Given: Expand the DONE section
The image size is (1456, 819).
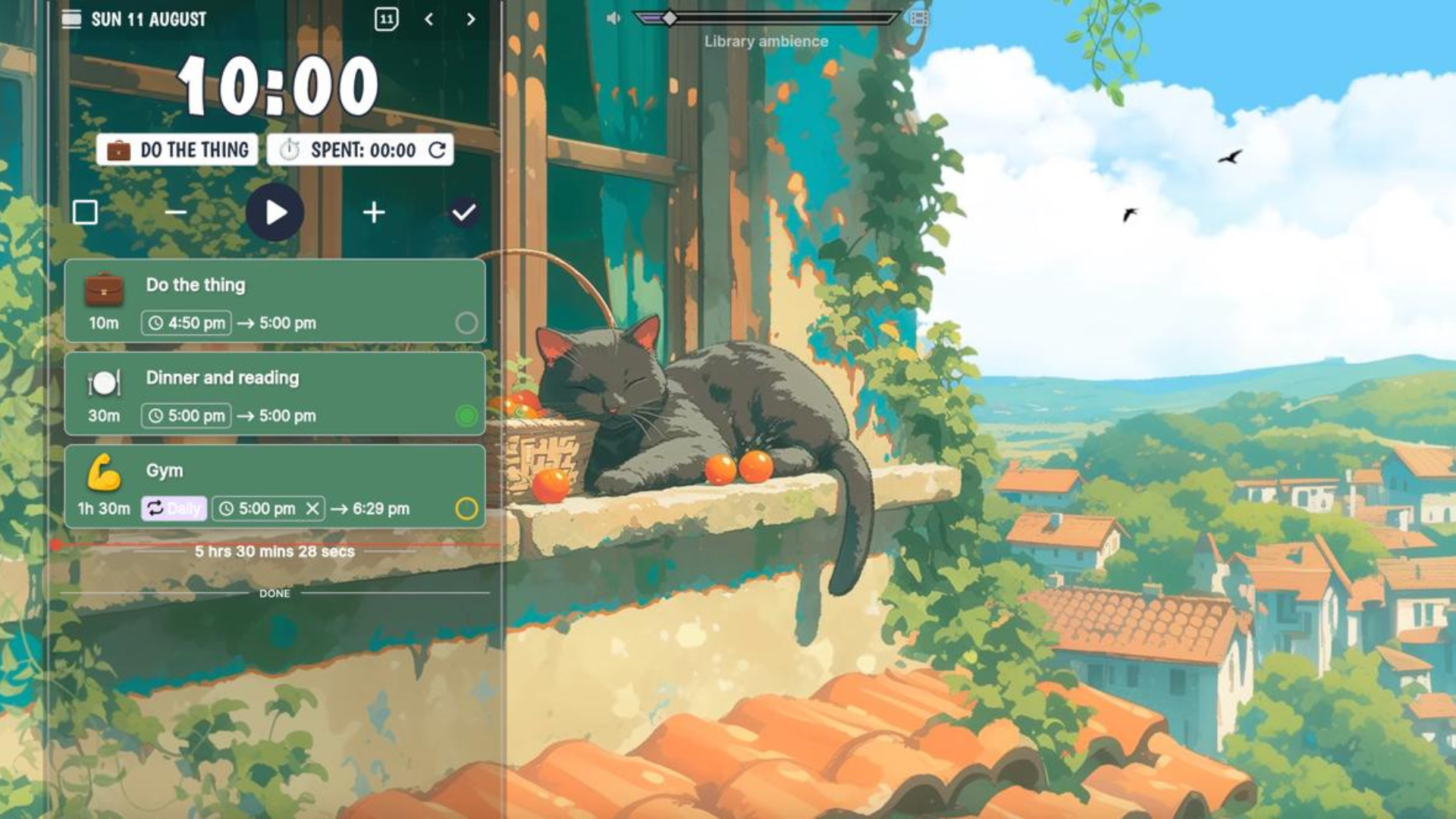Looking at the screenshot, I should [275, 594].
